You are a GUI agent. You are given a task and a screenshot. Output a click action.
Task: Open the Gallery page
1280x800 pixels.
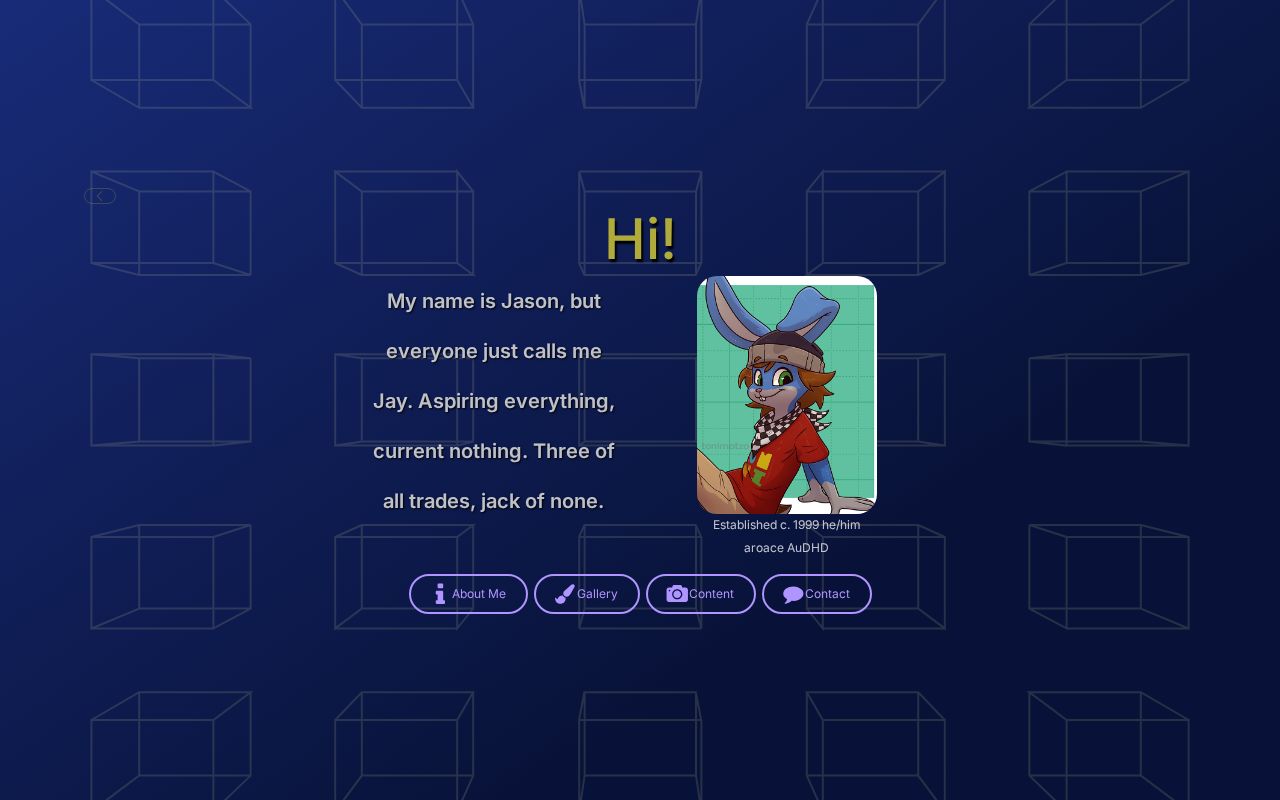[x=587, y=593]
